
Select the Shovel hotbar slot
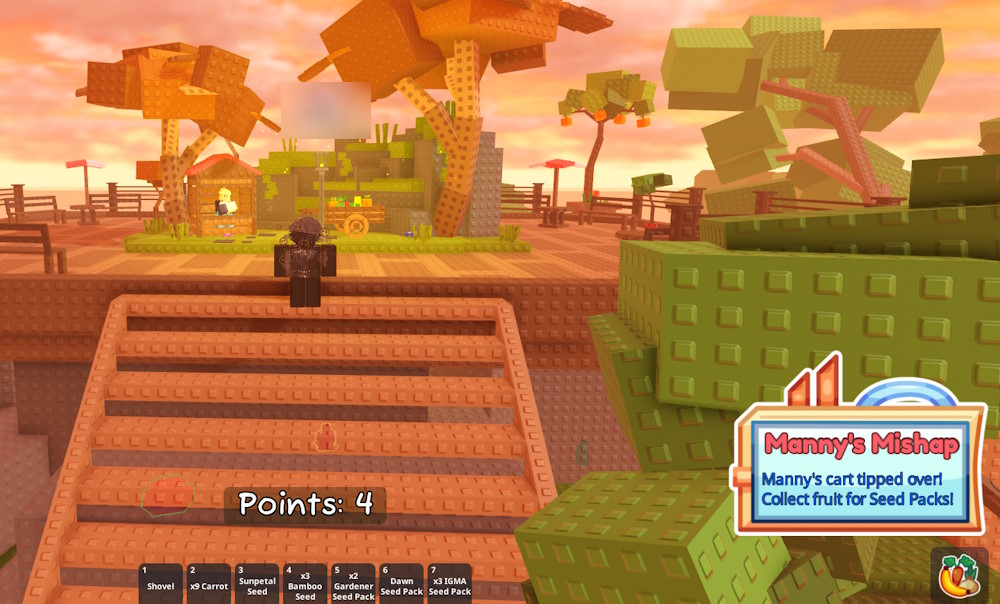tap(161, 584)
